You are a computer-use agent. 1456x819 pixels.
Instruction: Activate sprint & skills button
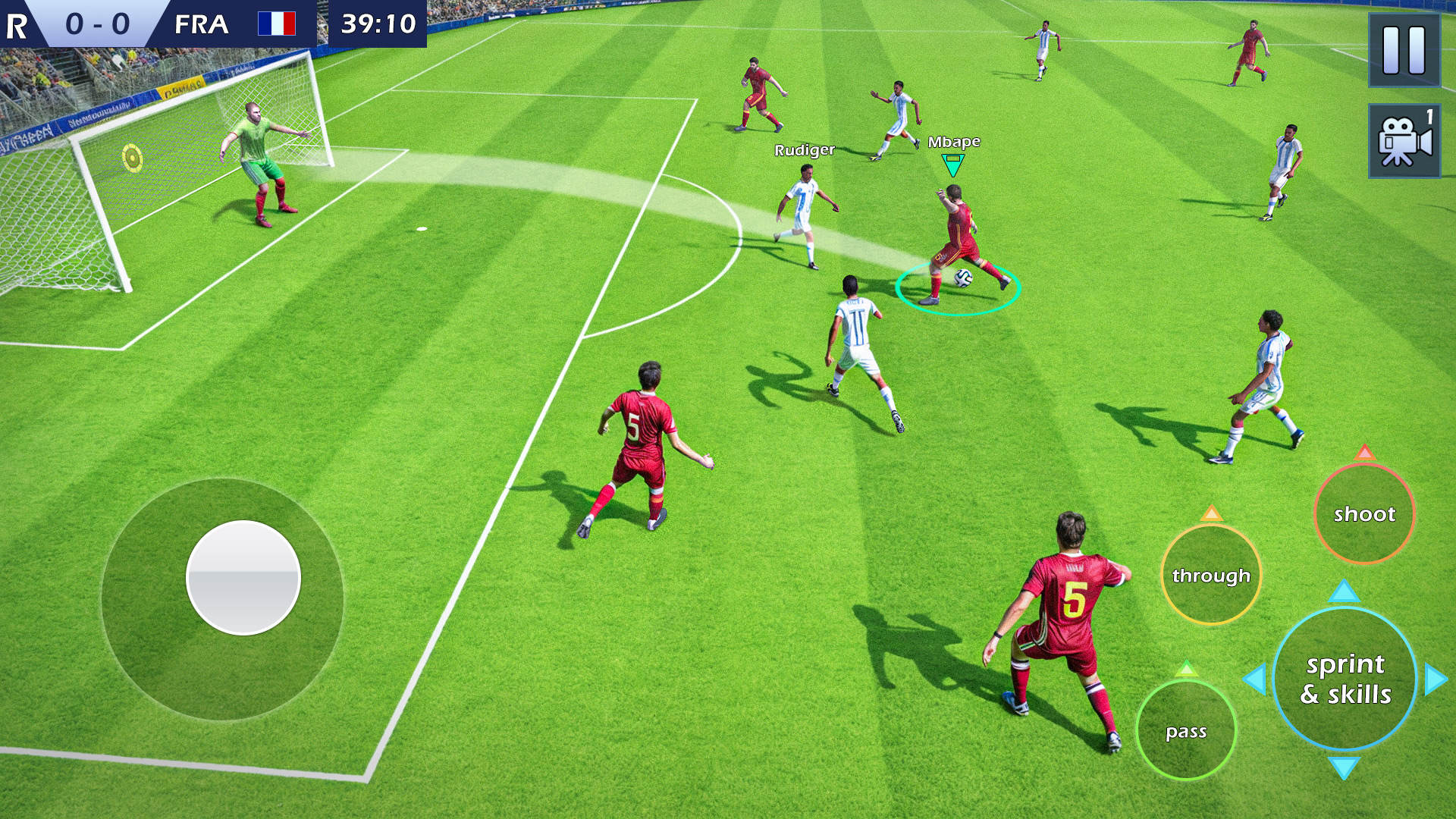point(1345,679)
